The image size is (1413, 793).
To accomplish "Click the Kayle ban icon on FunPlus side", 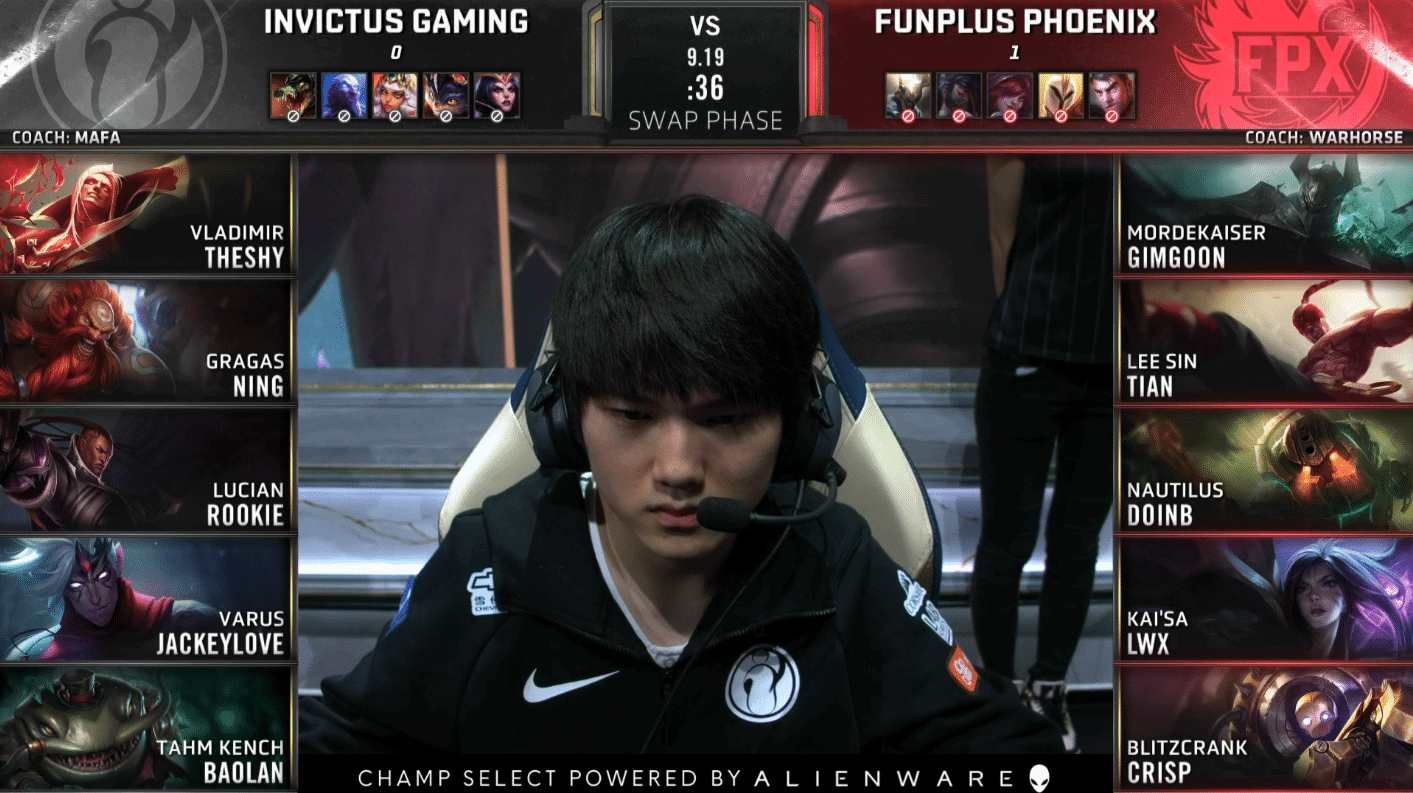I will pyautogui.click(x=1061, y=95).
